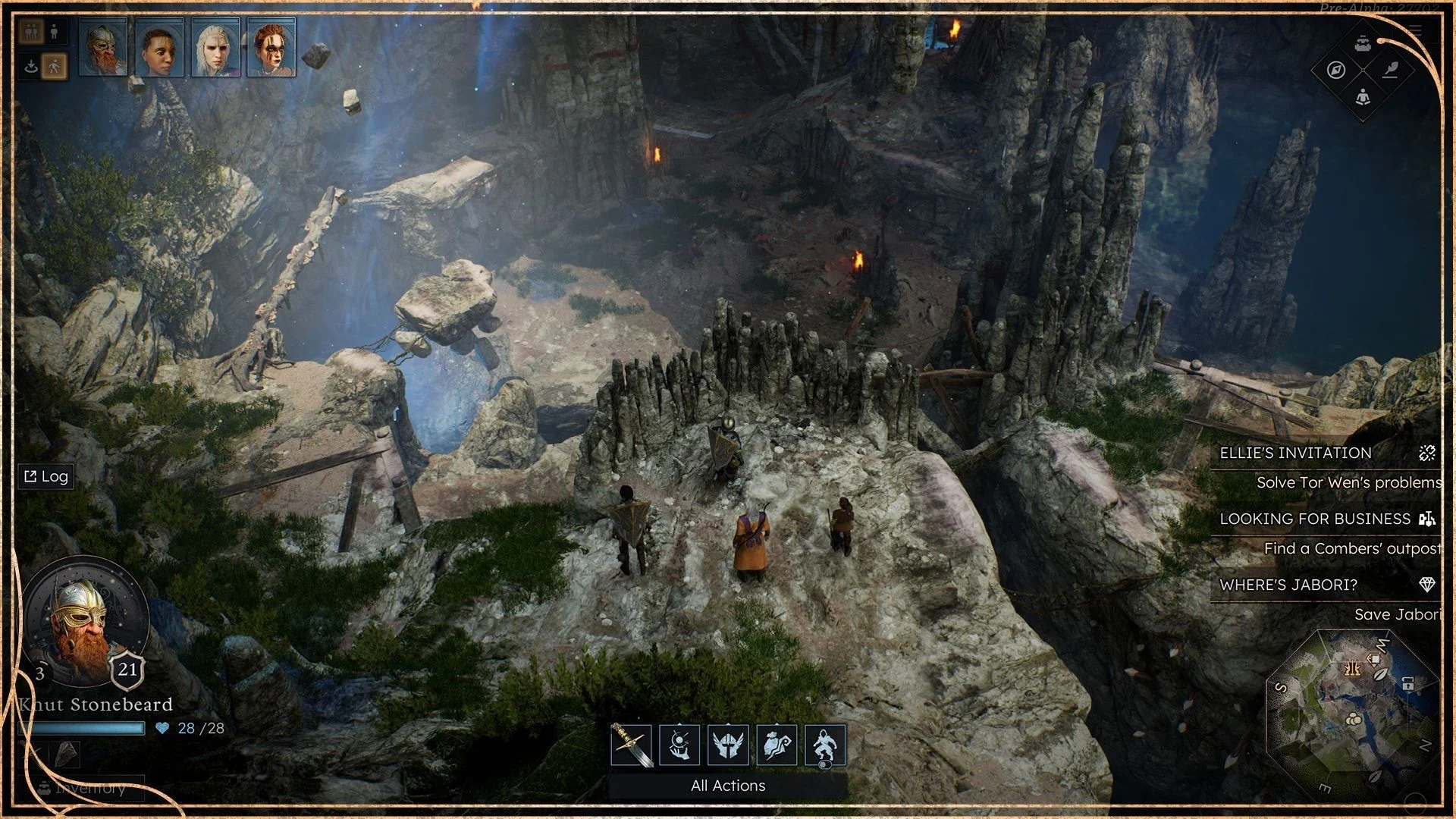The height and width of the screenshot is (819, 1456).
Task: Open the winged helmet class actions
Action: point(728,745)
